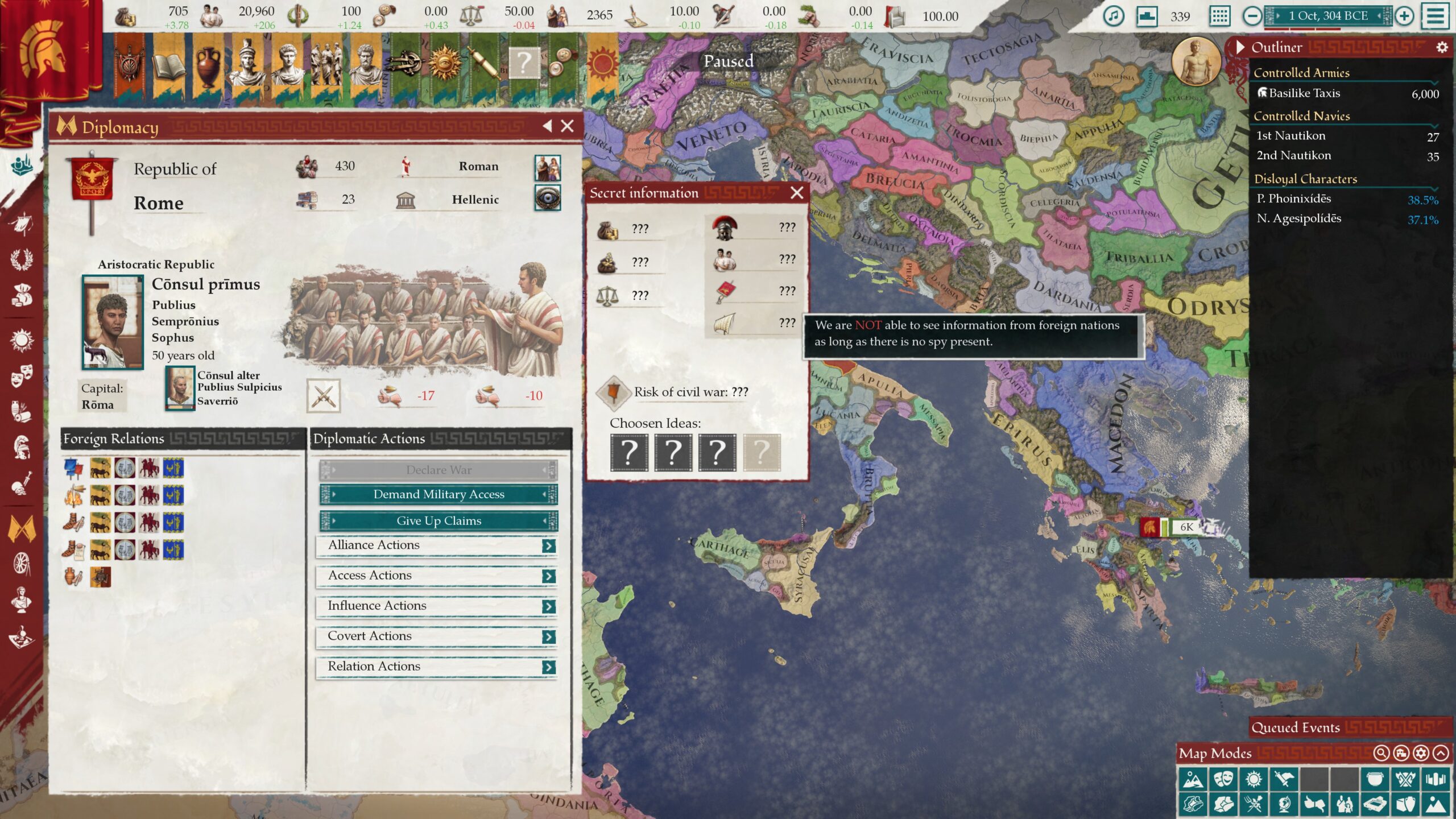
Task: Open outliner settings gear
Action: pyautogui.click(x=1442, y=47)
